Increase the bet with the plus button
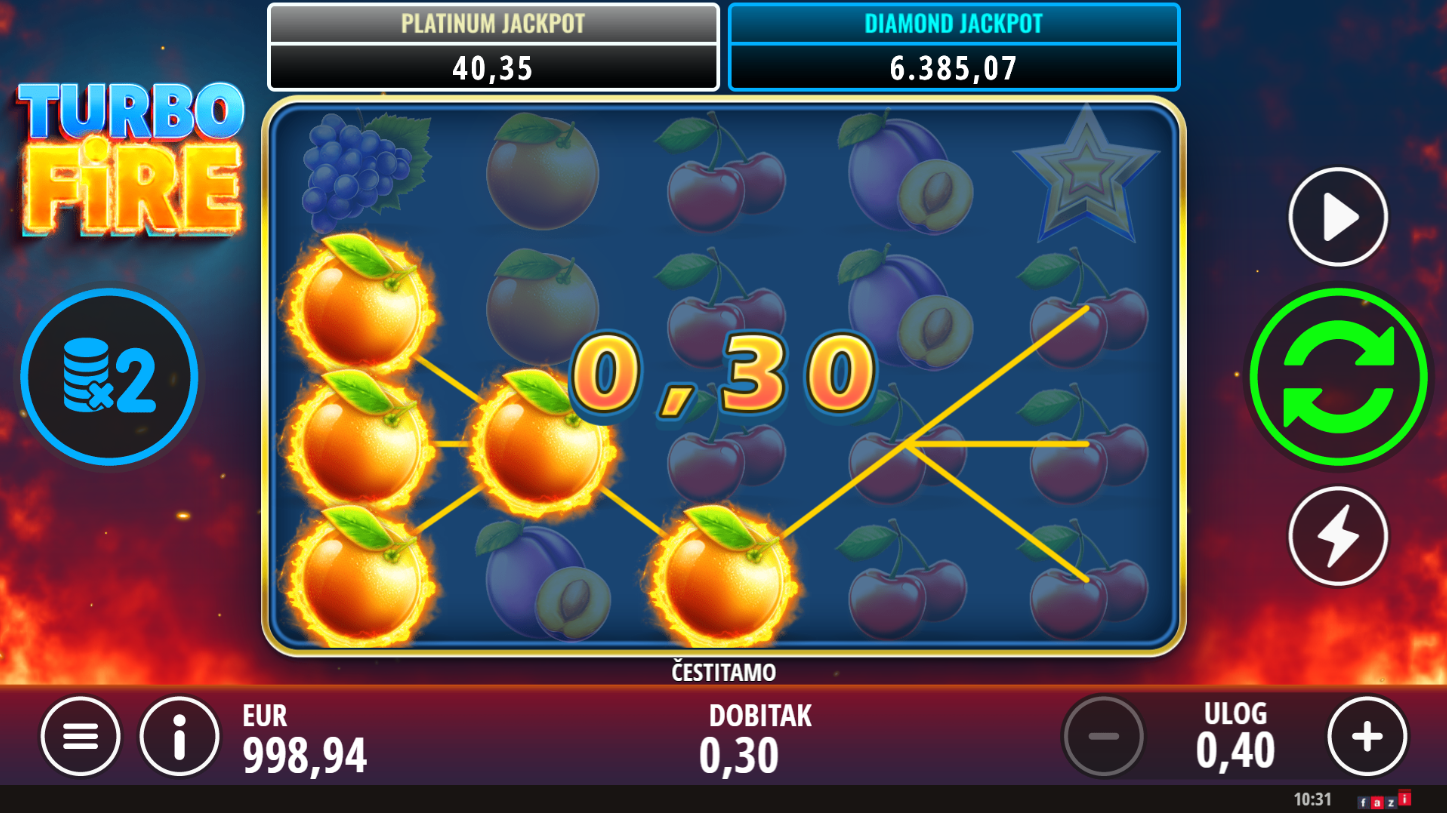Image resolution: width=1447 pixels, height=813 pixels. click(1367, 737)
